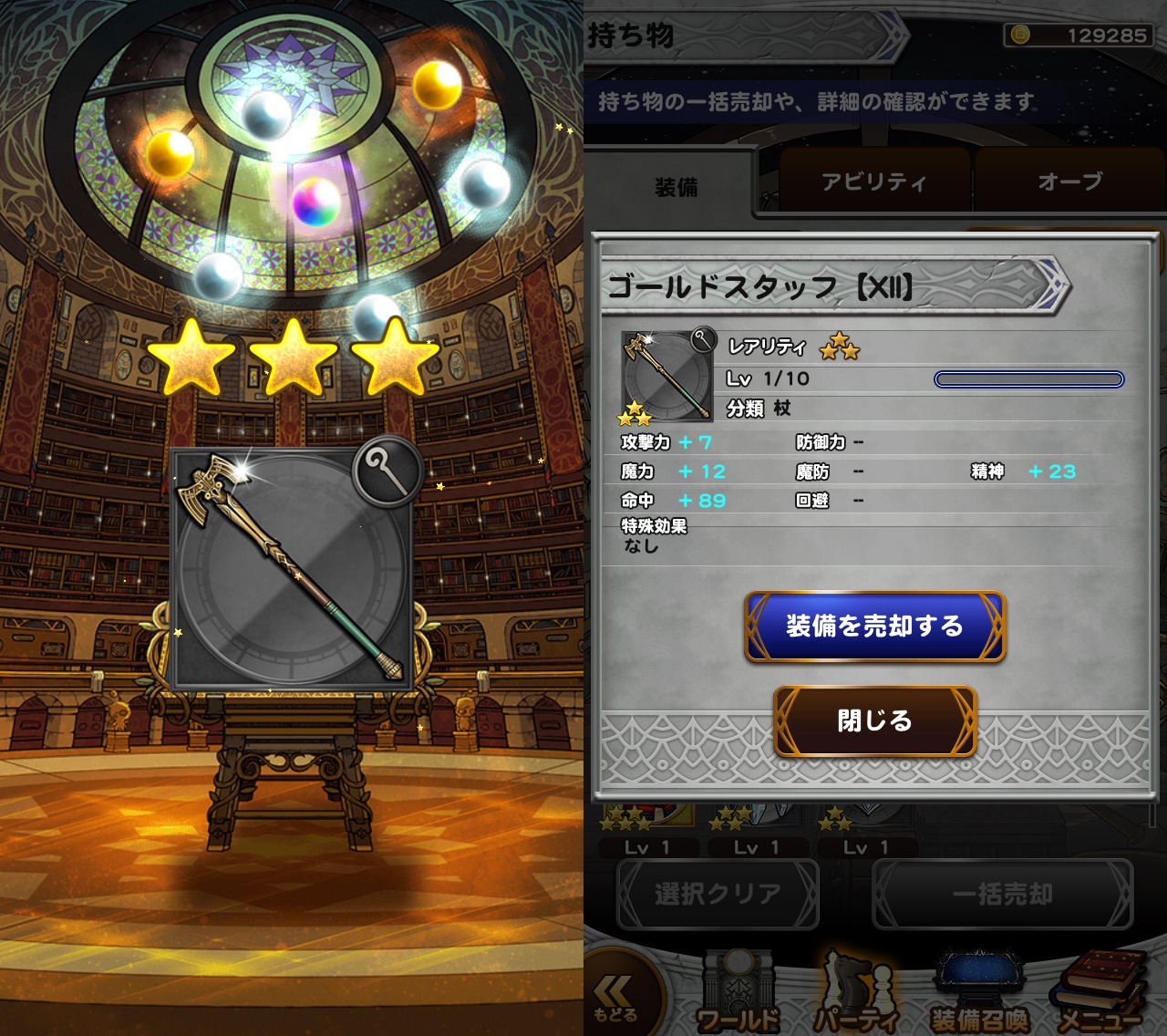Screen dimensions: 1167x1036
Task: Sell the equipment with 装備を売却する
Action: coord(874,627)
